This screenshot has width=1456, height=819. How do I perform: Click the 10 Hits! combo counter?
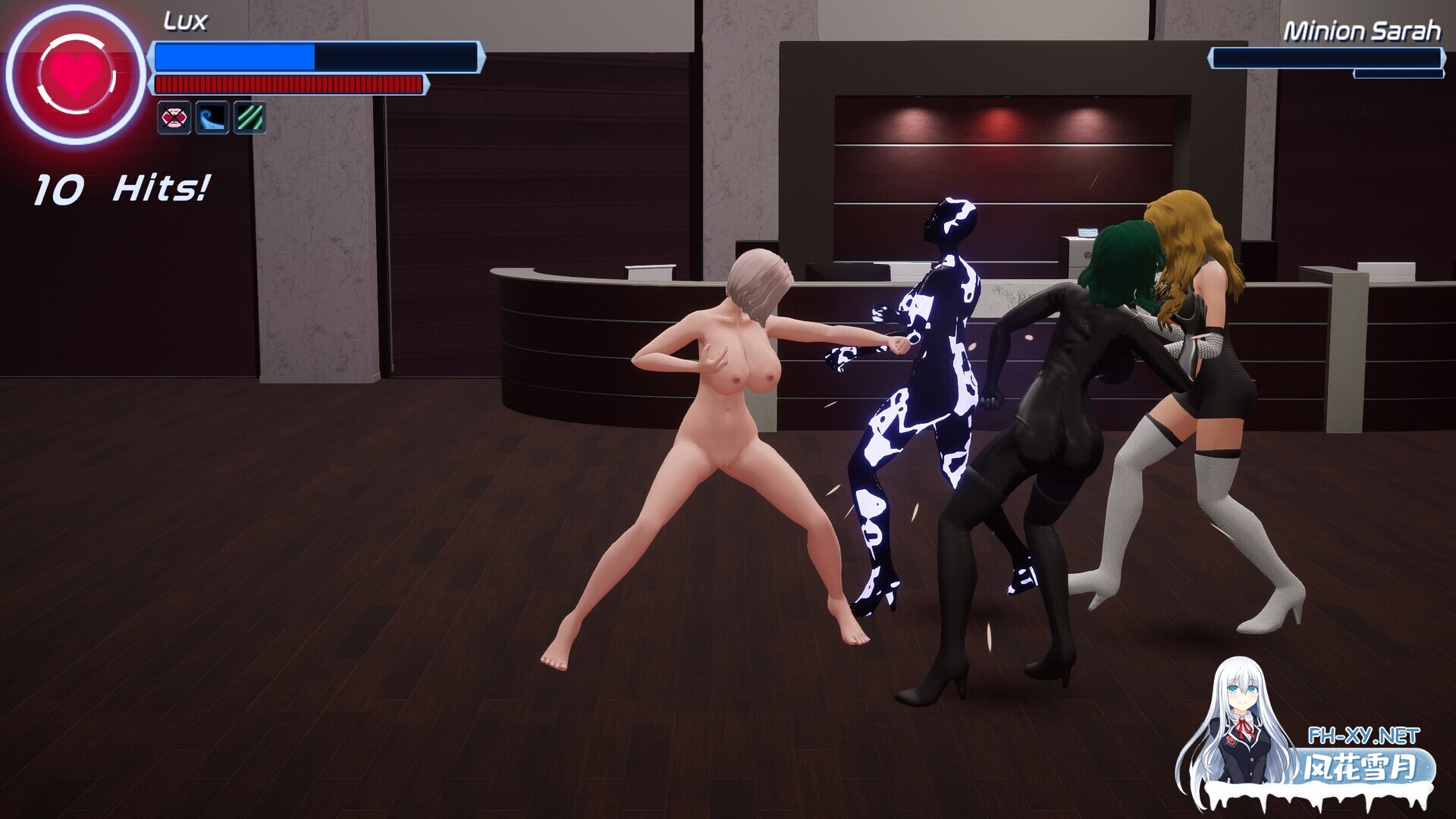(x=121, y=188)
